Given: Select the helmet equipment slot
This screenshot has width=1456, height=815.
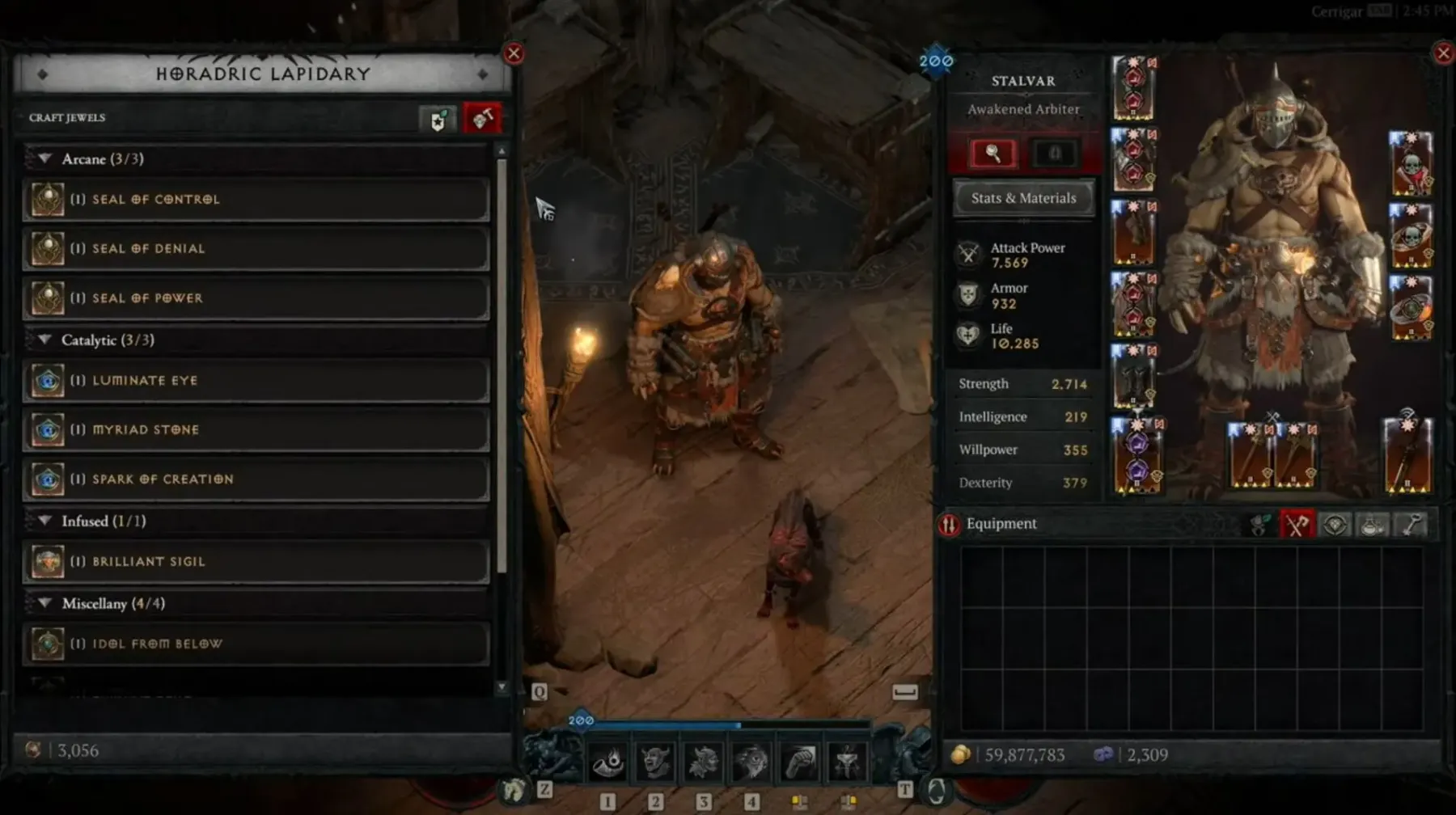Looking at the screenshot, I should click(1133, 89).
